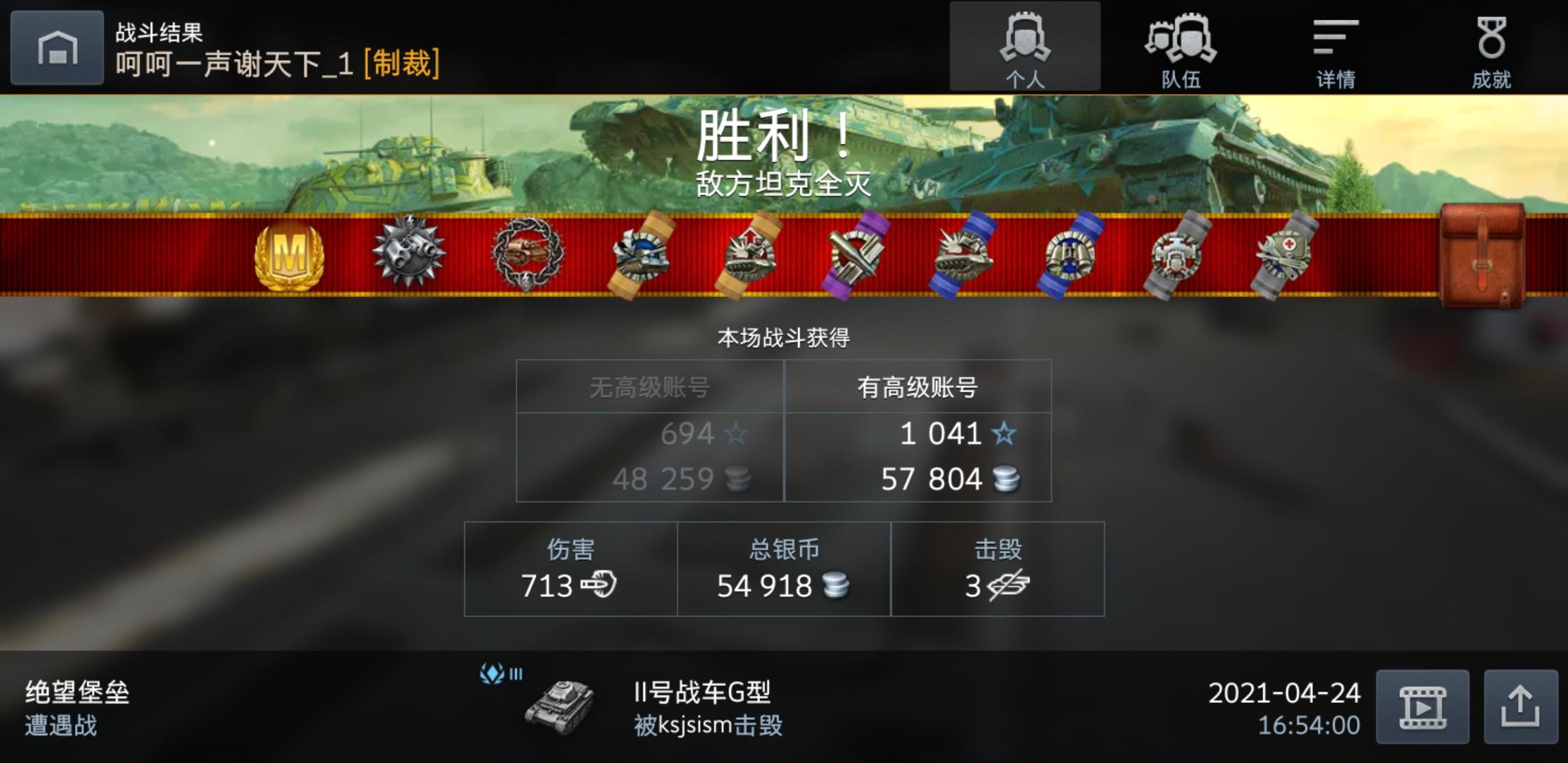This screenshot has height=763, width=1568.
Task: Select the 个人 personal tab
Action: point(1026,46)
